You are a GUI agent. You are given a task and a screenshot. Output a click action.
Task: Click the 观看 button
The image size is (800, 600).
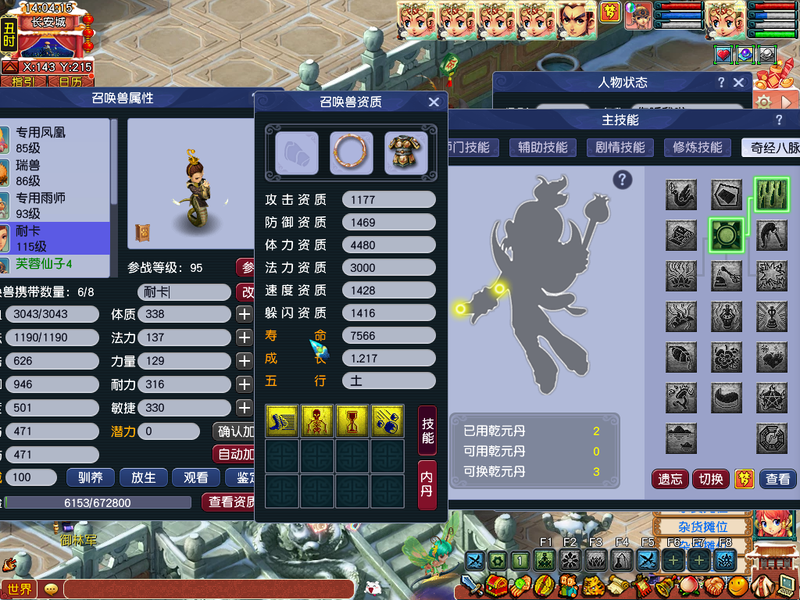(196, 477)
